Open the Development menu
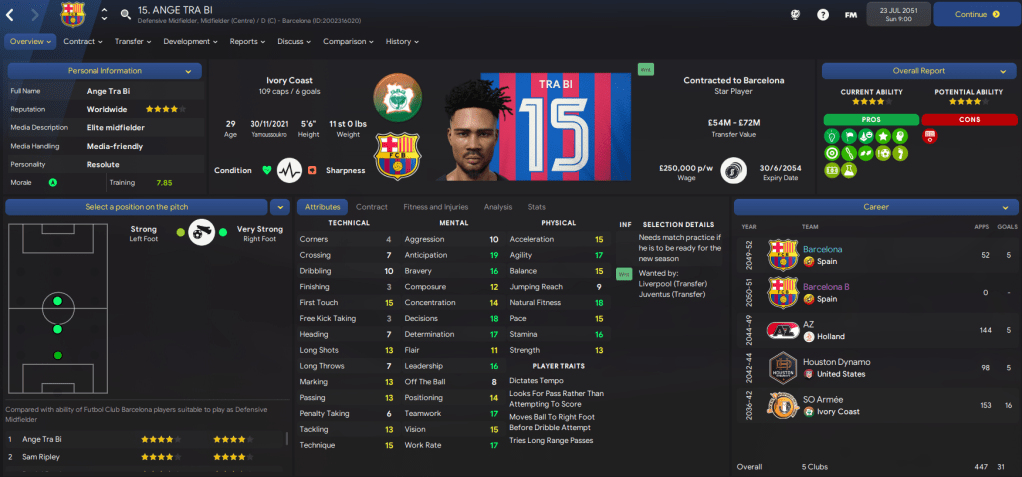1022x477 pixels. tap(190, 42)
